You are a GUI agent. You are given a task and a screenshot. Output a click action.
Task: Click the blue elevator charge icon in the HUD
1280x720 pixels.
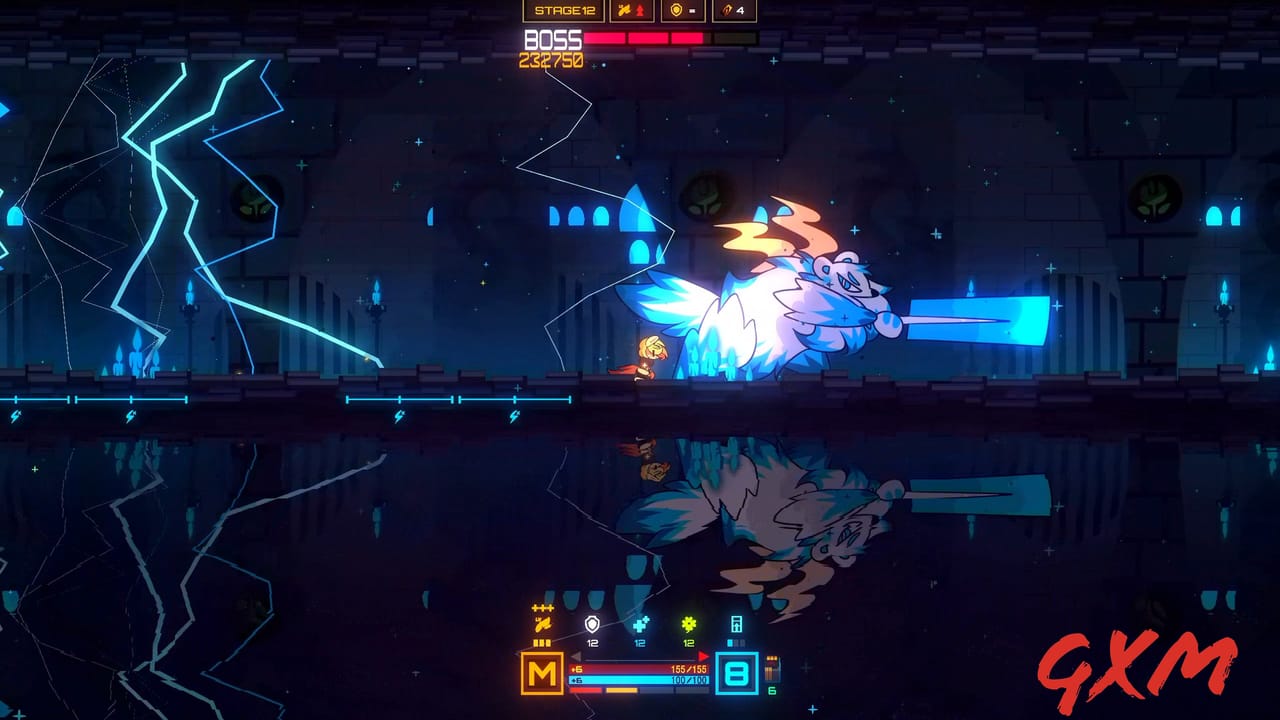737,625
